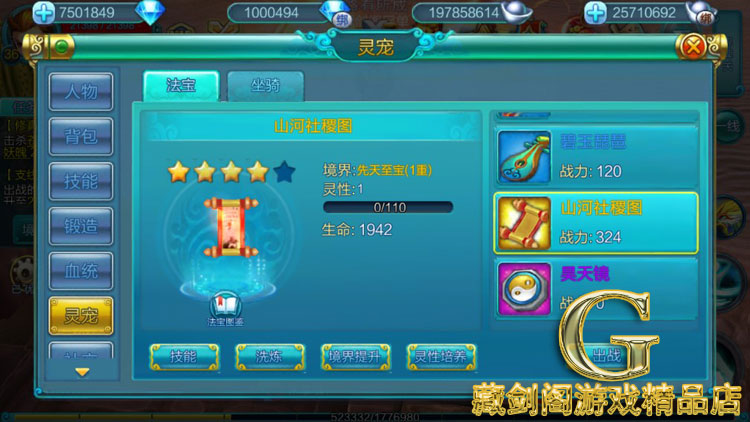Open the 技能 sidebar menu

pos(81,182)
